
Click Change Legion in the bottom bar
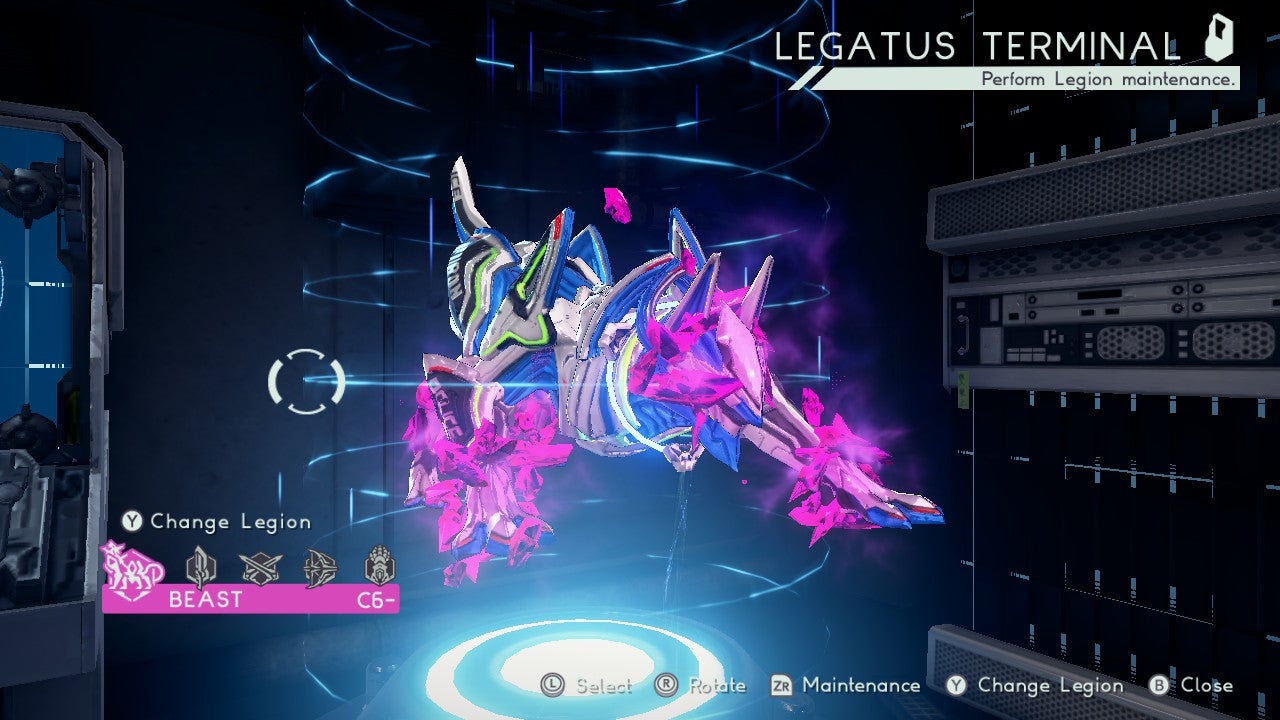click(1035, 686)
